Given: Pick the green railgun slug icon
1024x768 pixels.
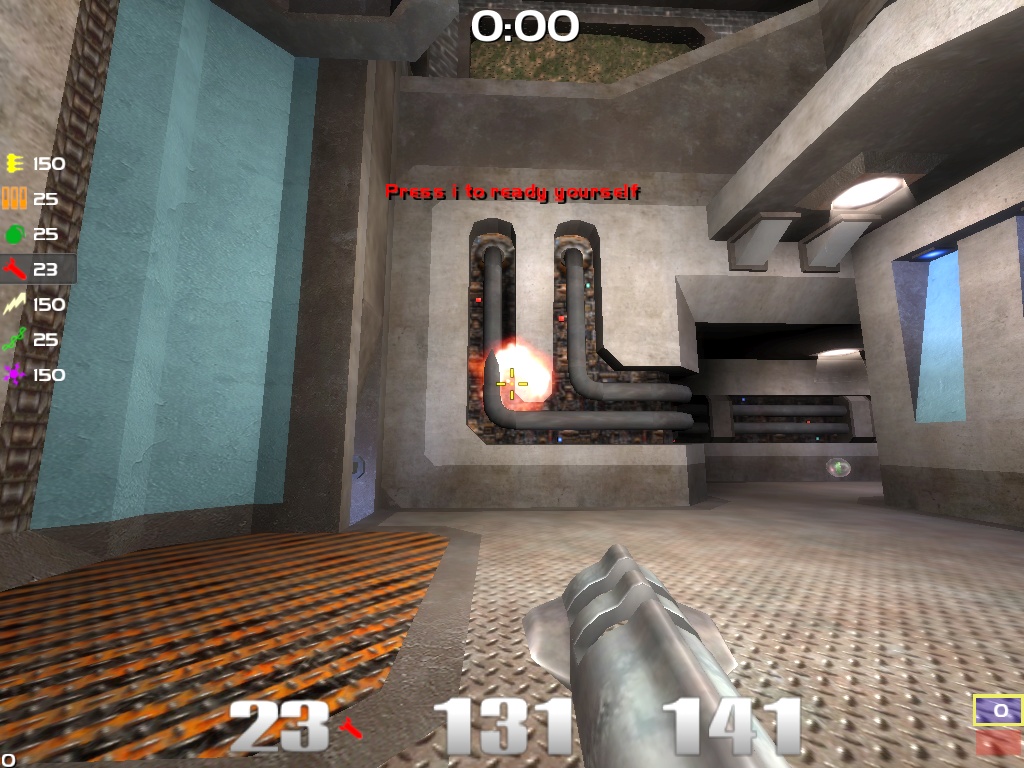Looking at the screenshot, I should coord(14,340).
